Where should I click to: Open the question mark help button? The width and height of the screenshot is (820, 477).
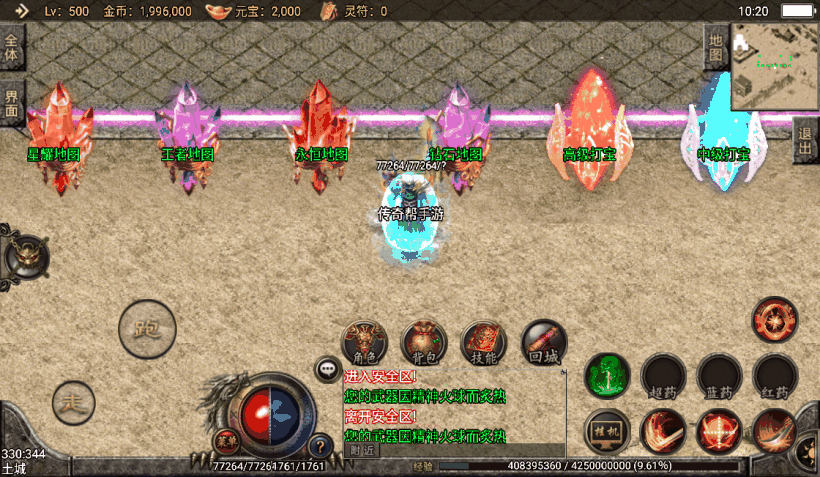click(320, 446)
